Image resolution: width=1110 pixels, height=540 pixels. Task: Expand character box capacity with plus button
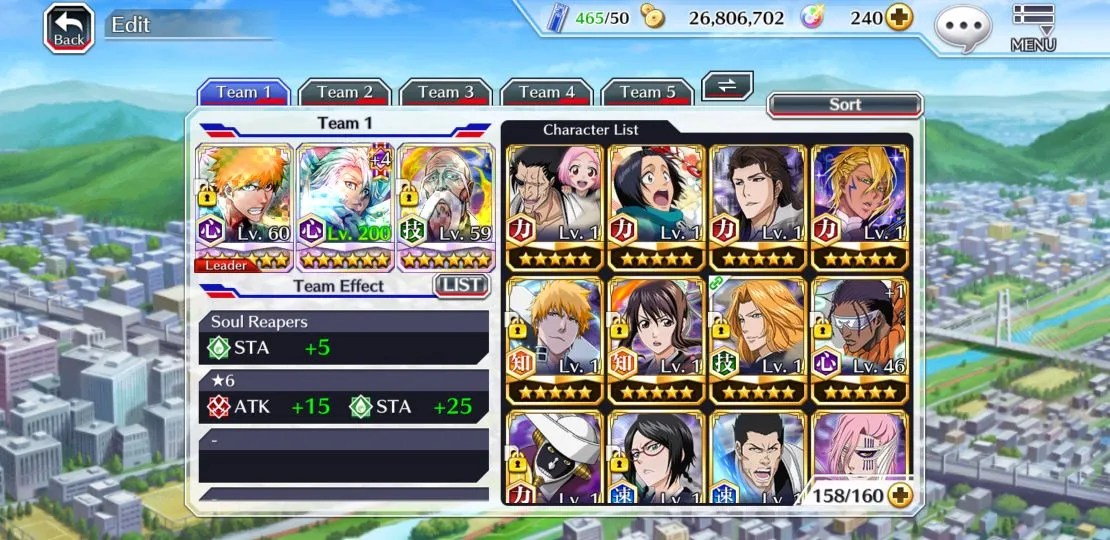(x=900, y=495)
